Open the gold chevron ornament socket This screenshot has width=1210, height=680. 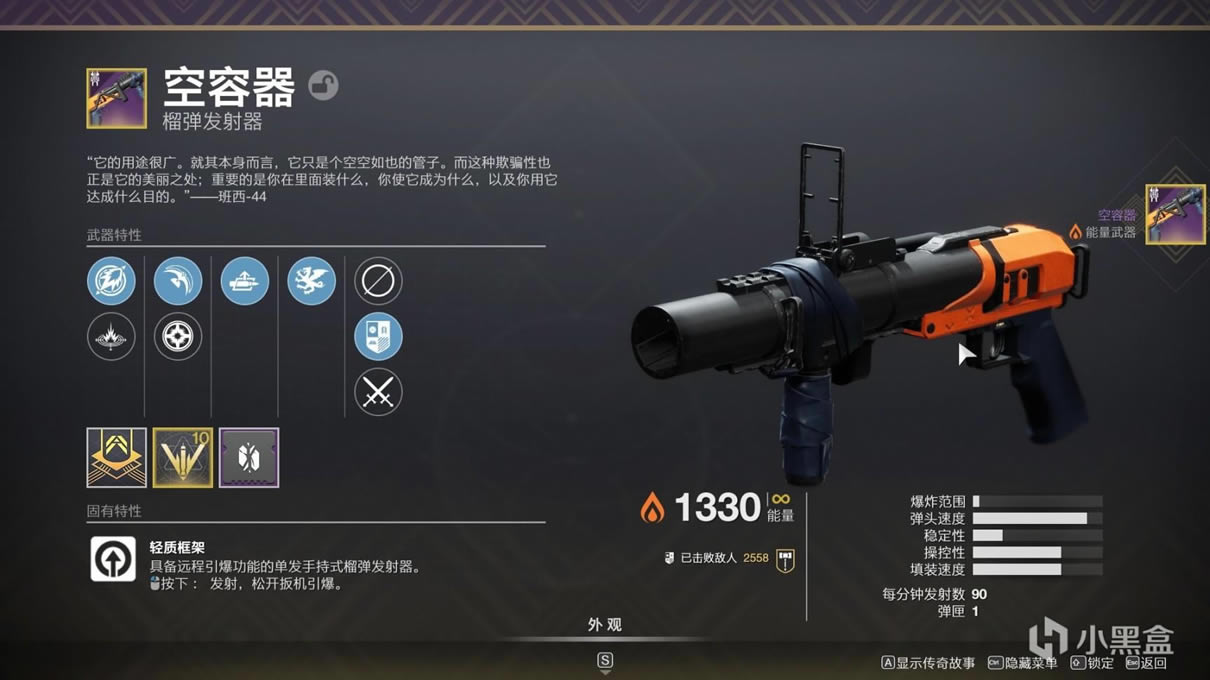[116, 458]
